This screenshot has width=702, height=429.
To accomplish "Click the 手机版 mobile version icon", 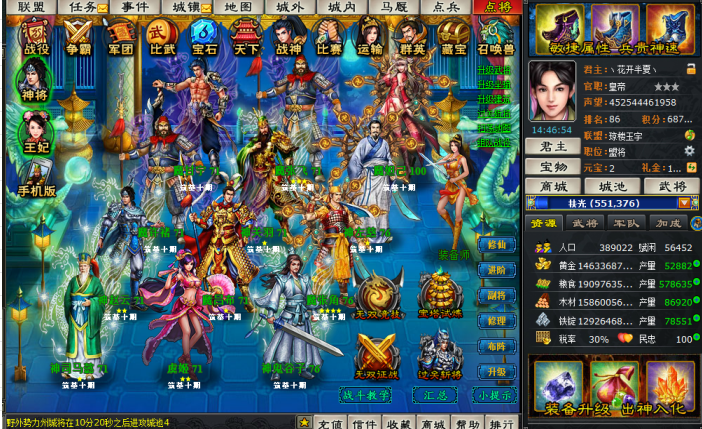I will tap(37, 180).
